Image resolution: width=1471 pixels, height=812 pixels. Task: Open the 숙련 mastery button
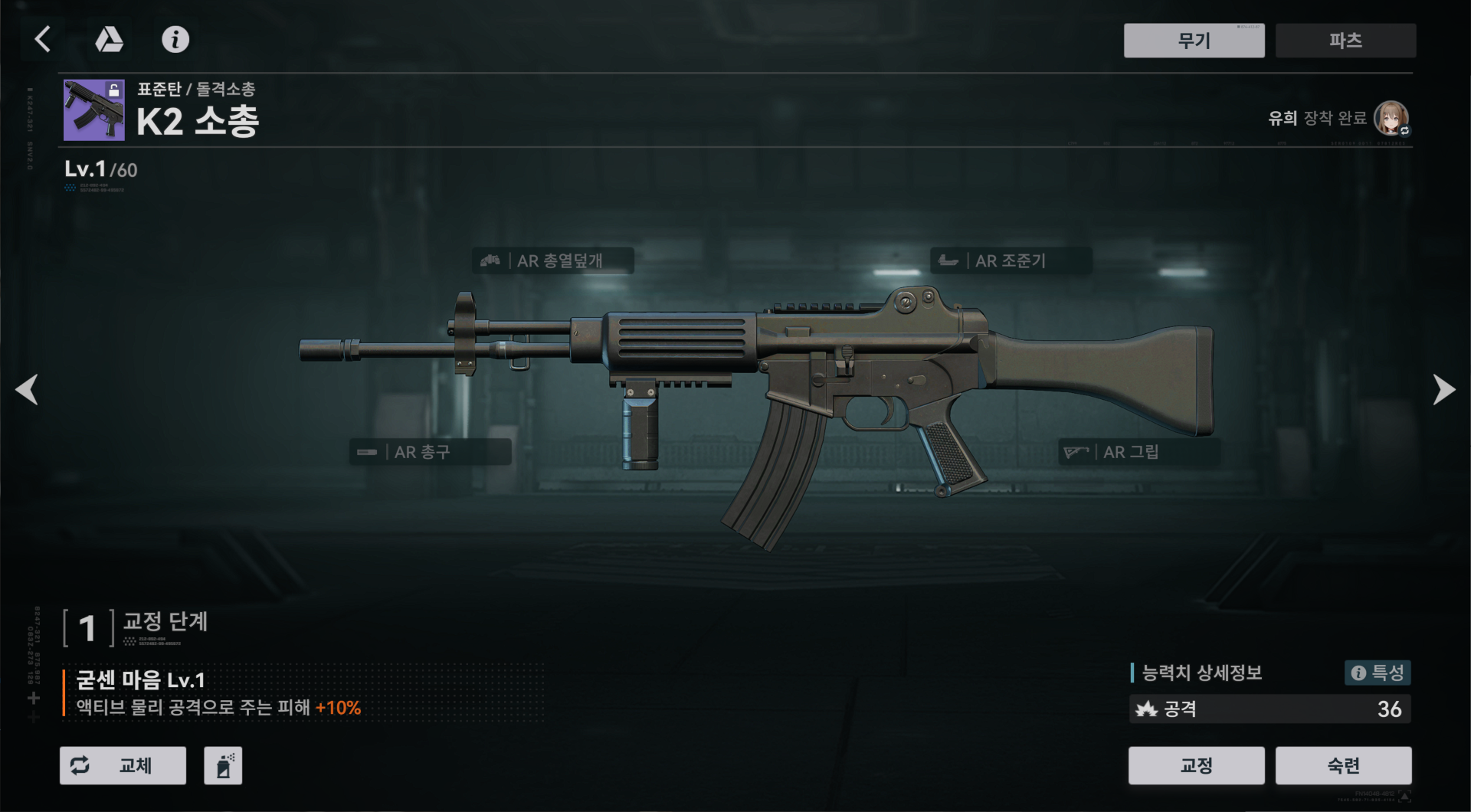coord(1343,765)
